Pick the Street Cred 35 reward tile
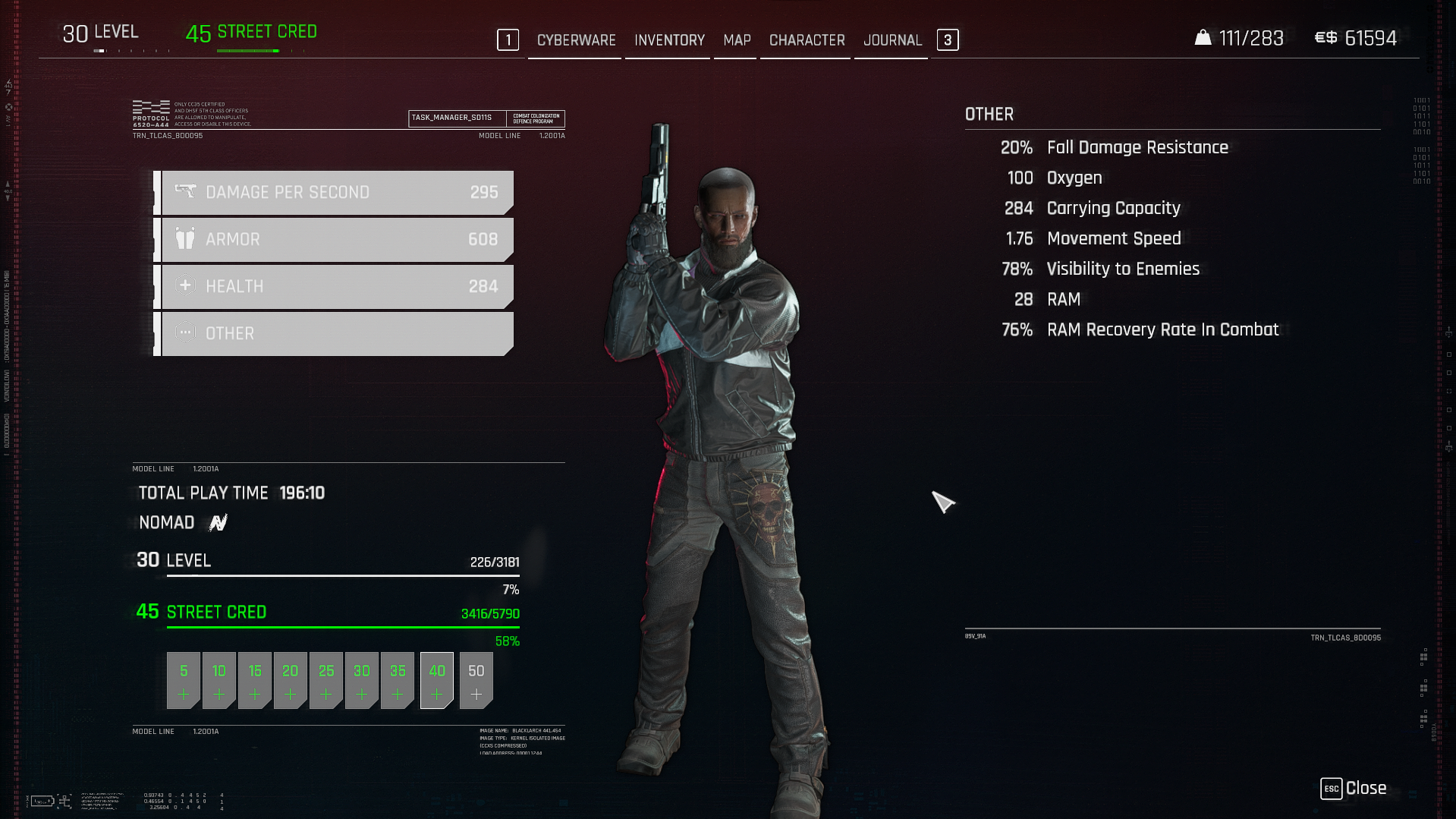Viewport: 1456px width, 819px height. (398, 680)
